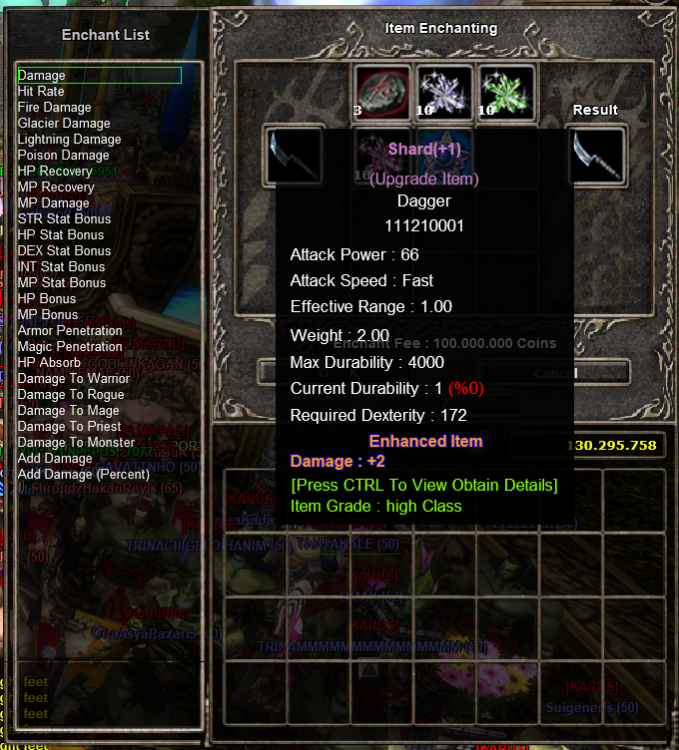Choose the HP Absorb enchant

[x=49, y=363]
